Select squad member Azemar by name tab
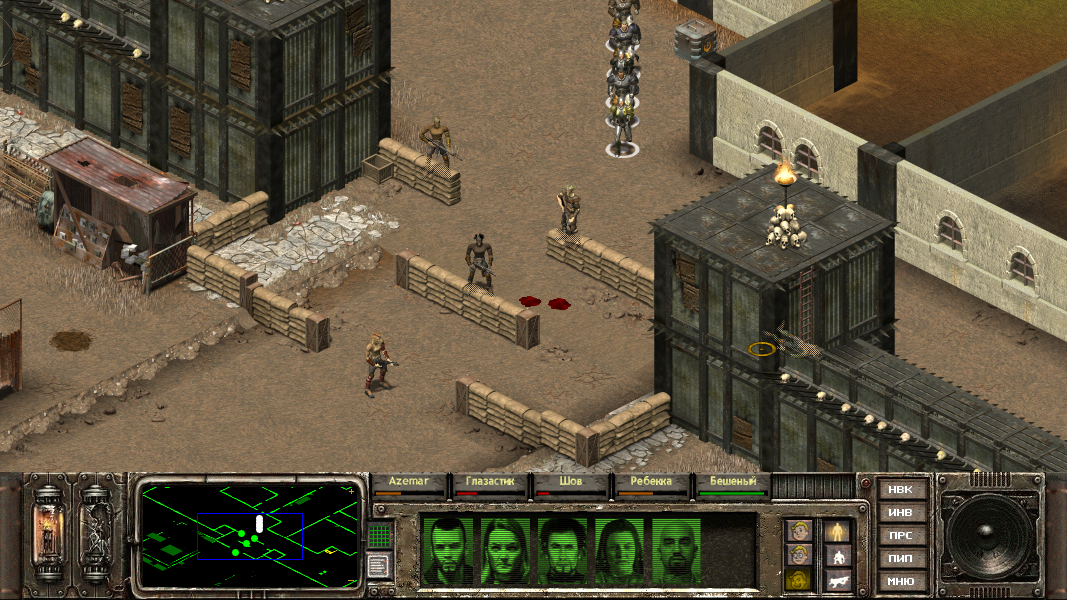The height and width of the screenshot is (600, 1067). (408, 482)
